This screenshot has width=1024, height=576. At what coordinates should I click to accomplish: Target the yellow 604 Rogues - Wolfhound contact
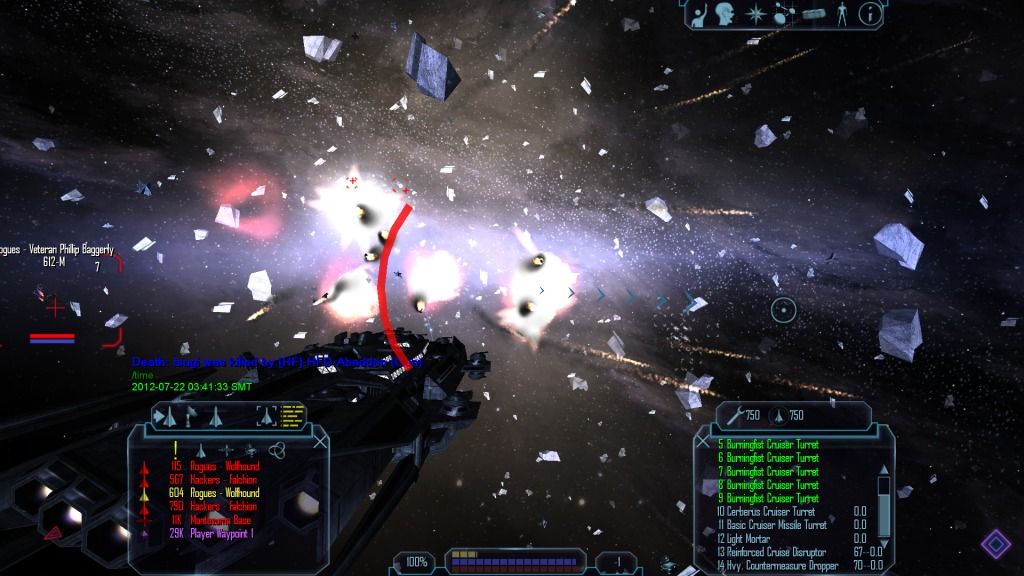coord(224,493)
